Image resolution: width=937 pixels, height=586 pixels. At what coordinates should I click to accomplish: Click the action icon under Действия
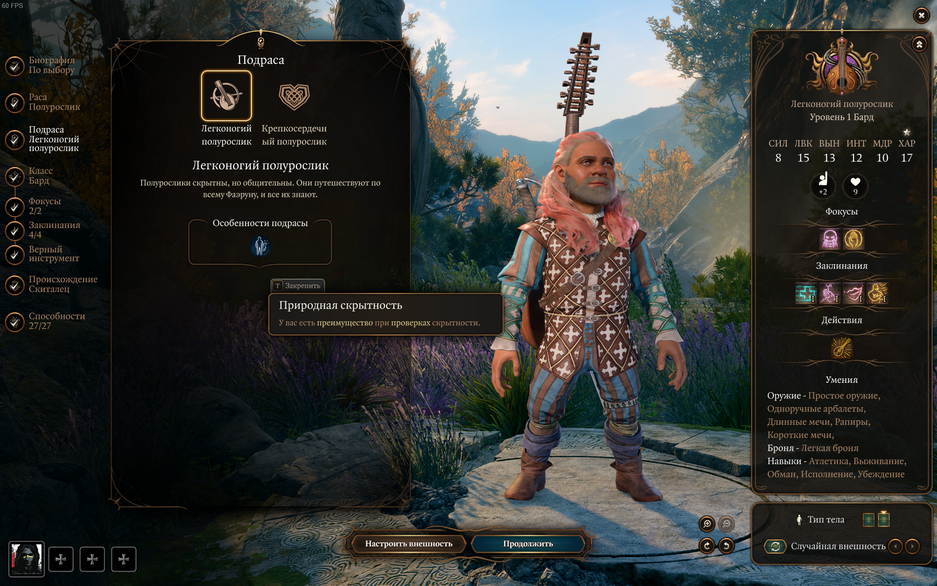842,348
